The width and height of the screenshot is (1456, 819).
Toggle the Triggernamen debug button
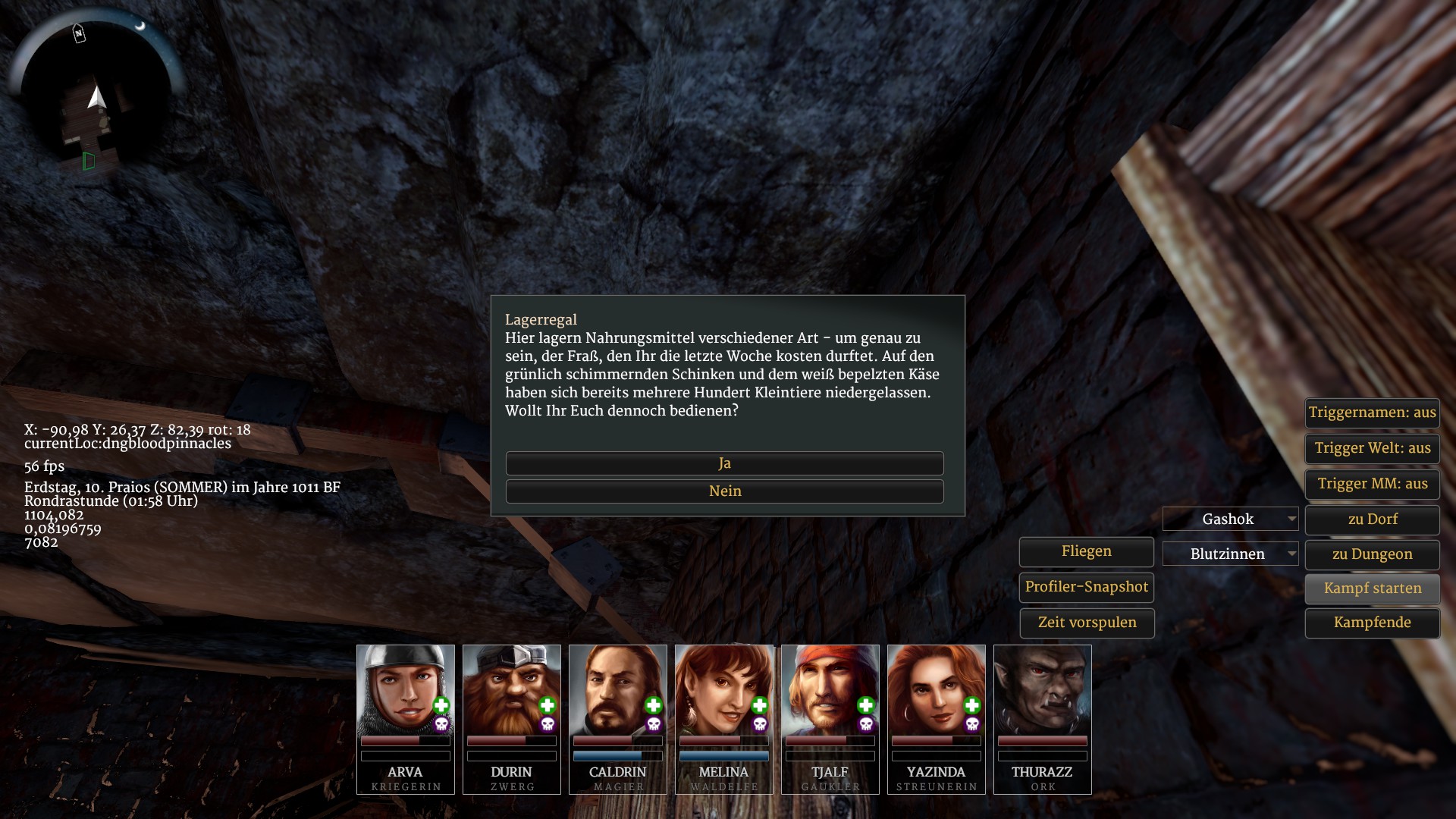coord(1372,413)
